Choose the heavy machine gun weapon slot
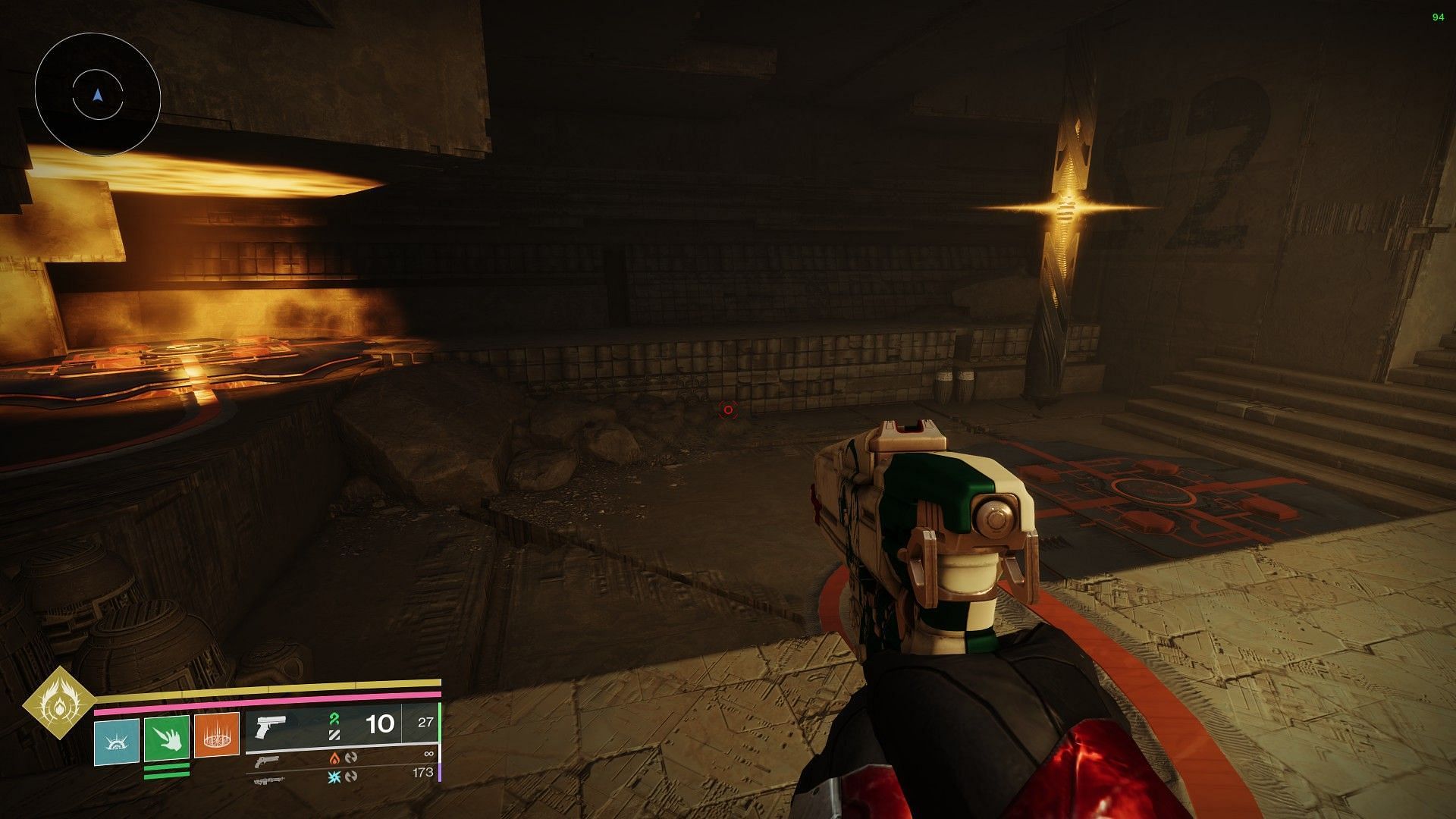Viewport: 1456px width, 819px height. (267, 779)
